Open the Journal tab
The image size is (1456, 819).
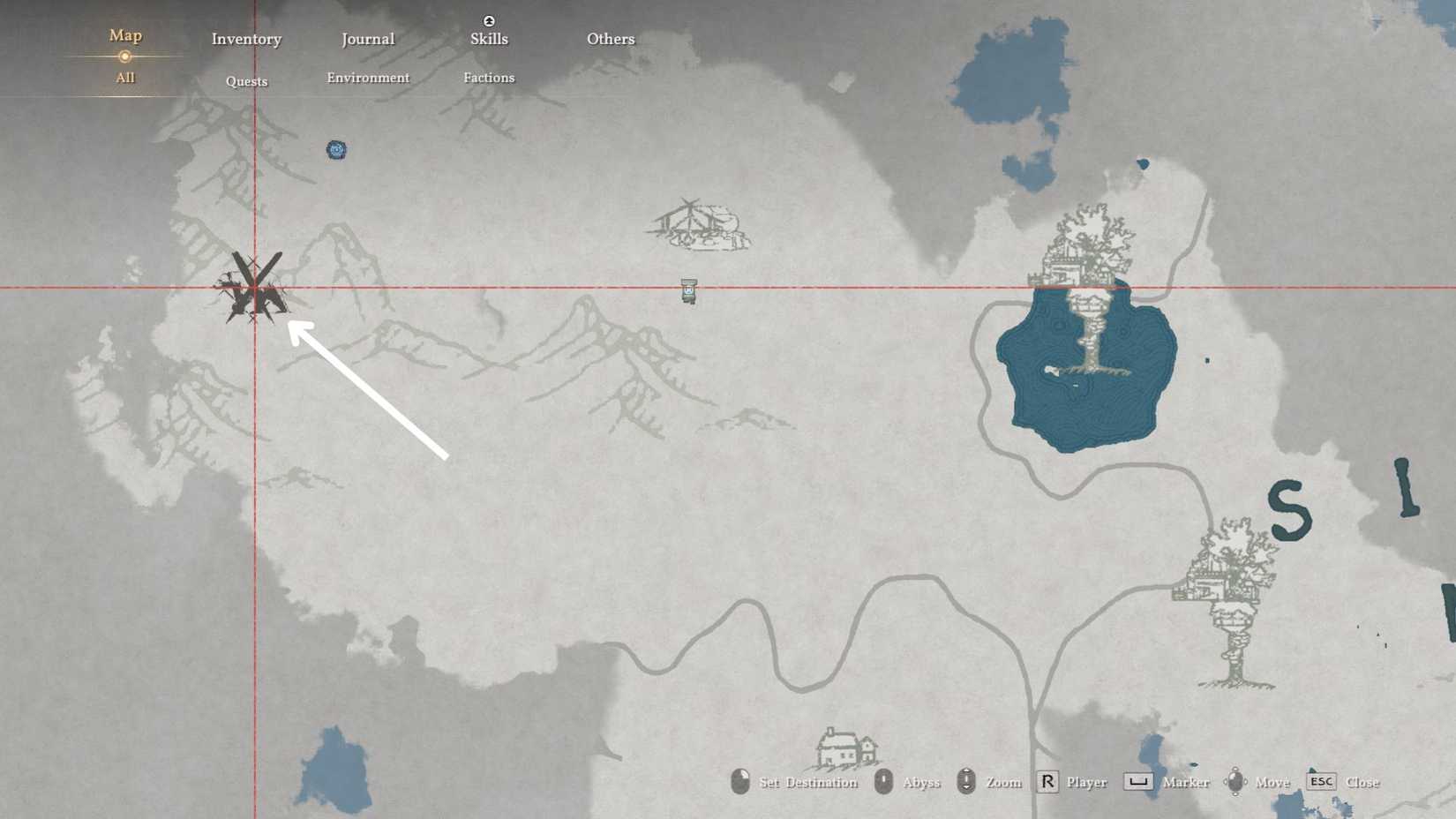(x=368, y=39)
